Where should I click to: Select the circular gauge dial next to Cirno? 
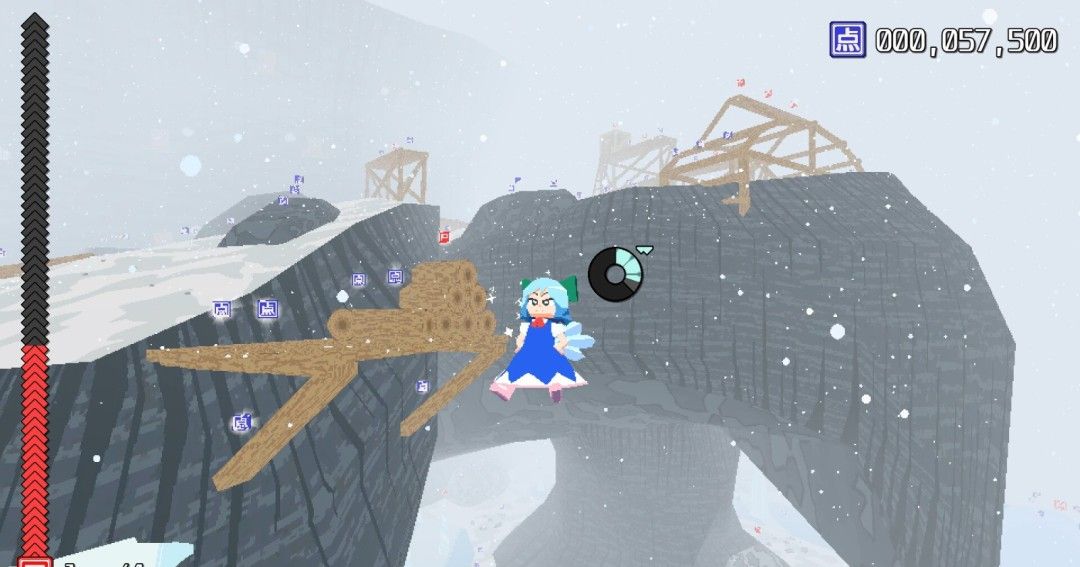(615, 273)
